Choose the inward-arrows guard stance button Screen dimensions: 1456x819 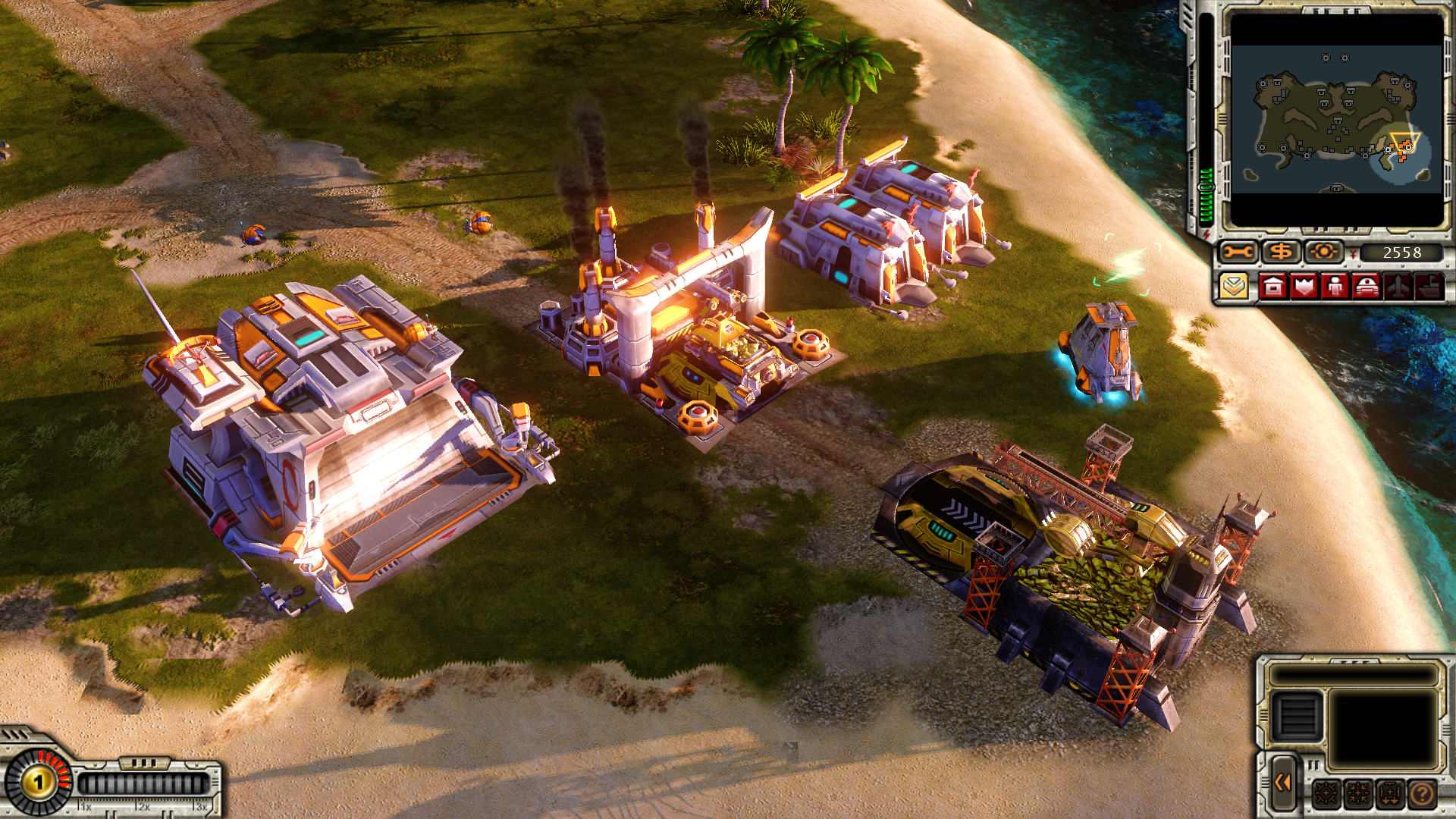(x=1359, y=794)
